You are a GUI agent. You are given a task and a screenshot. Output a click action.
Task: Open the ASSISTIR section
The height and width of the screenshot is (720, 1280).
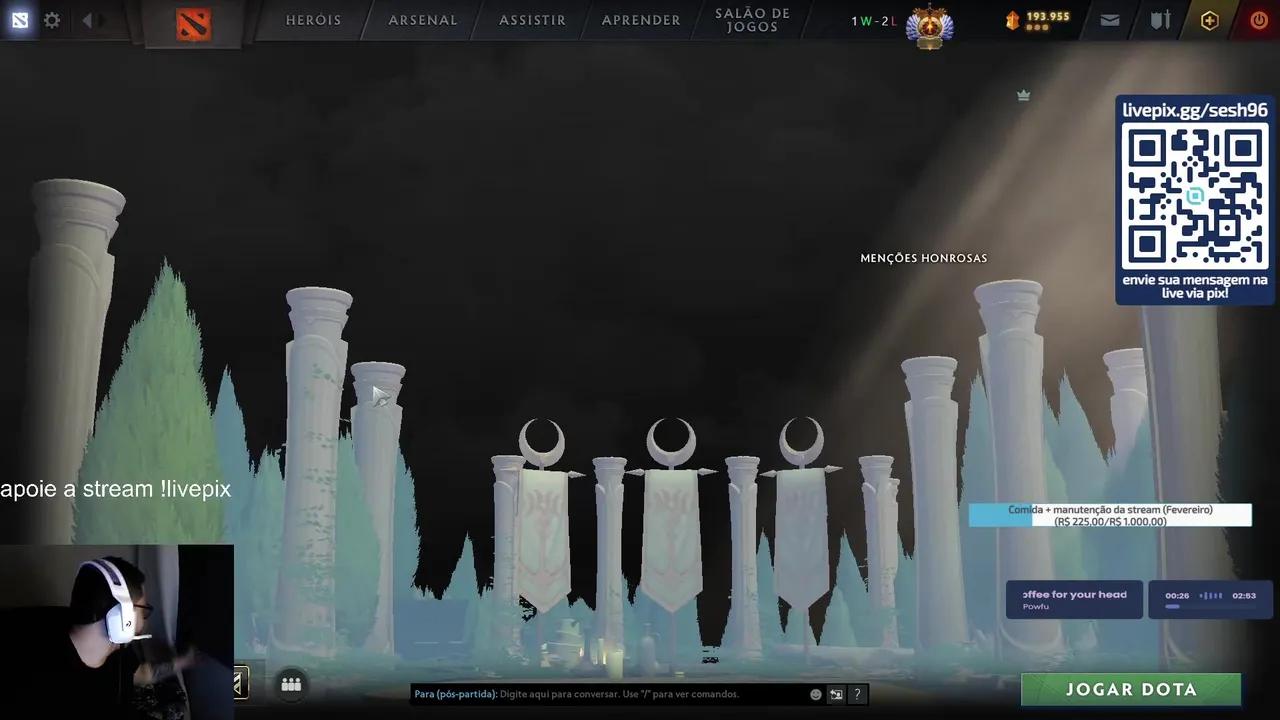(x=531, y=19)
